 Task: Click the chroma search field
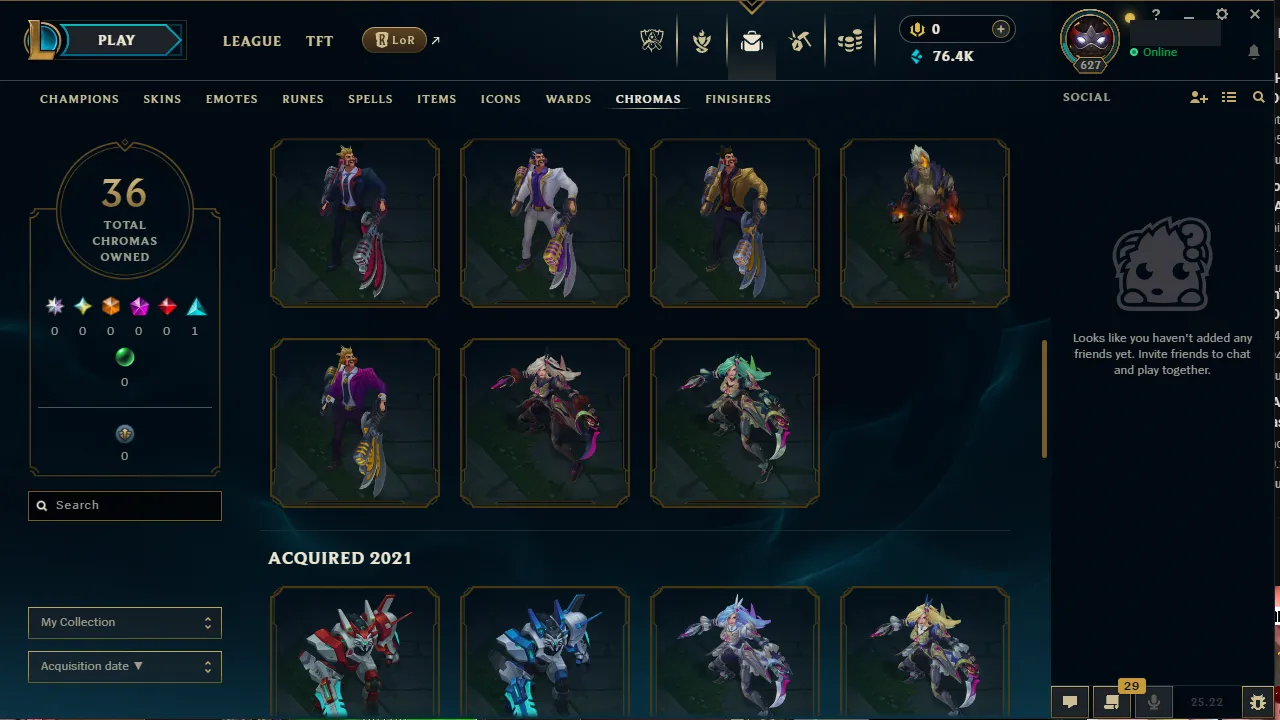point(124,505)
